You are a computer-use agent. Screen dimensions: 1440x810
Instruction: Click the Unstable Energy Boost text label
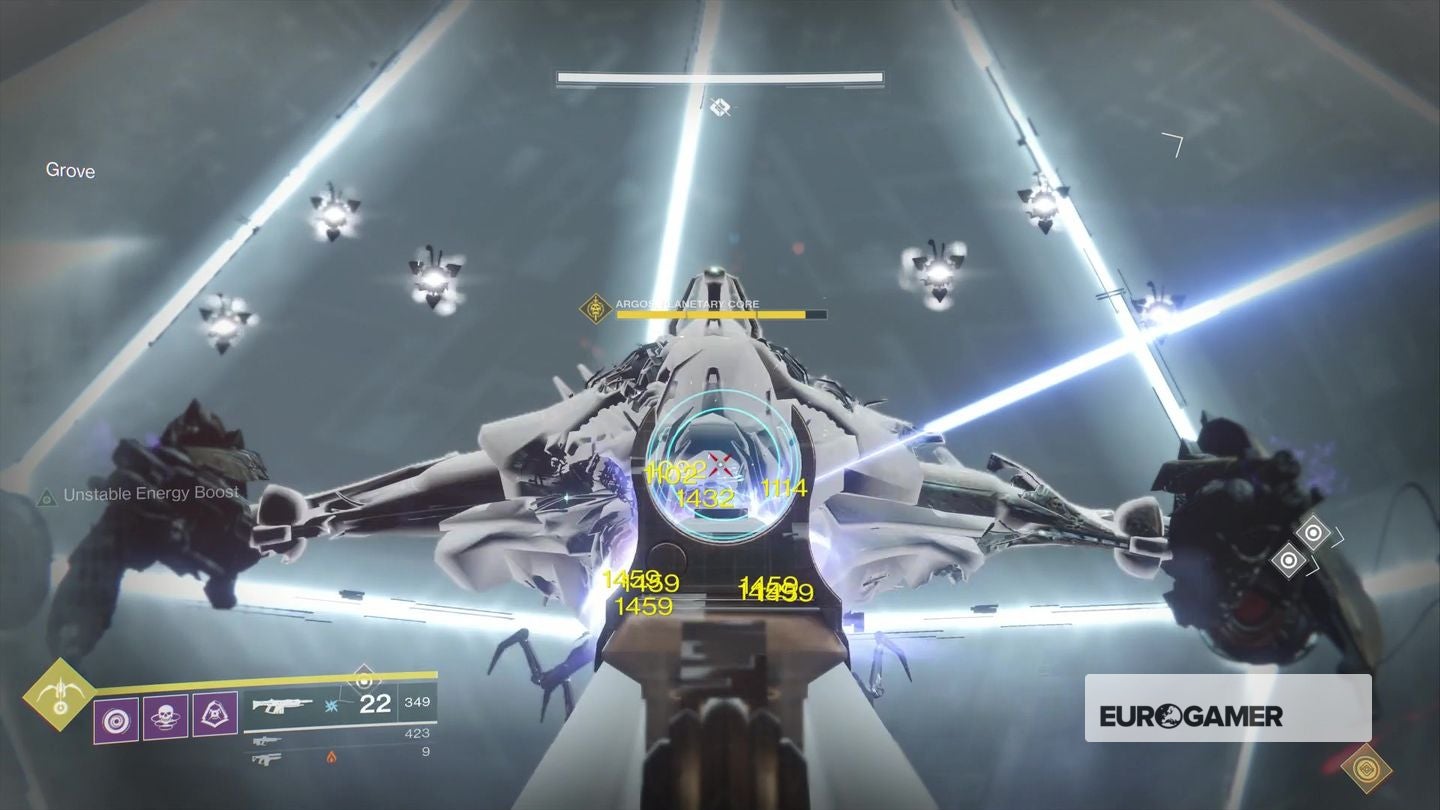[x=150, y=492]
